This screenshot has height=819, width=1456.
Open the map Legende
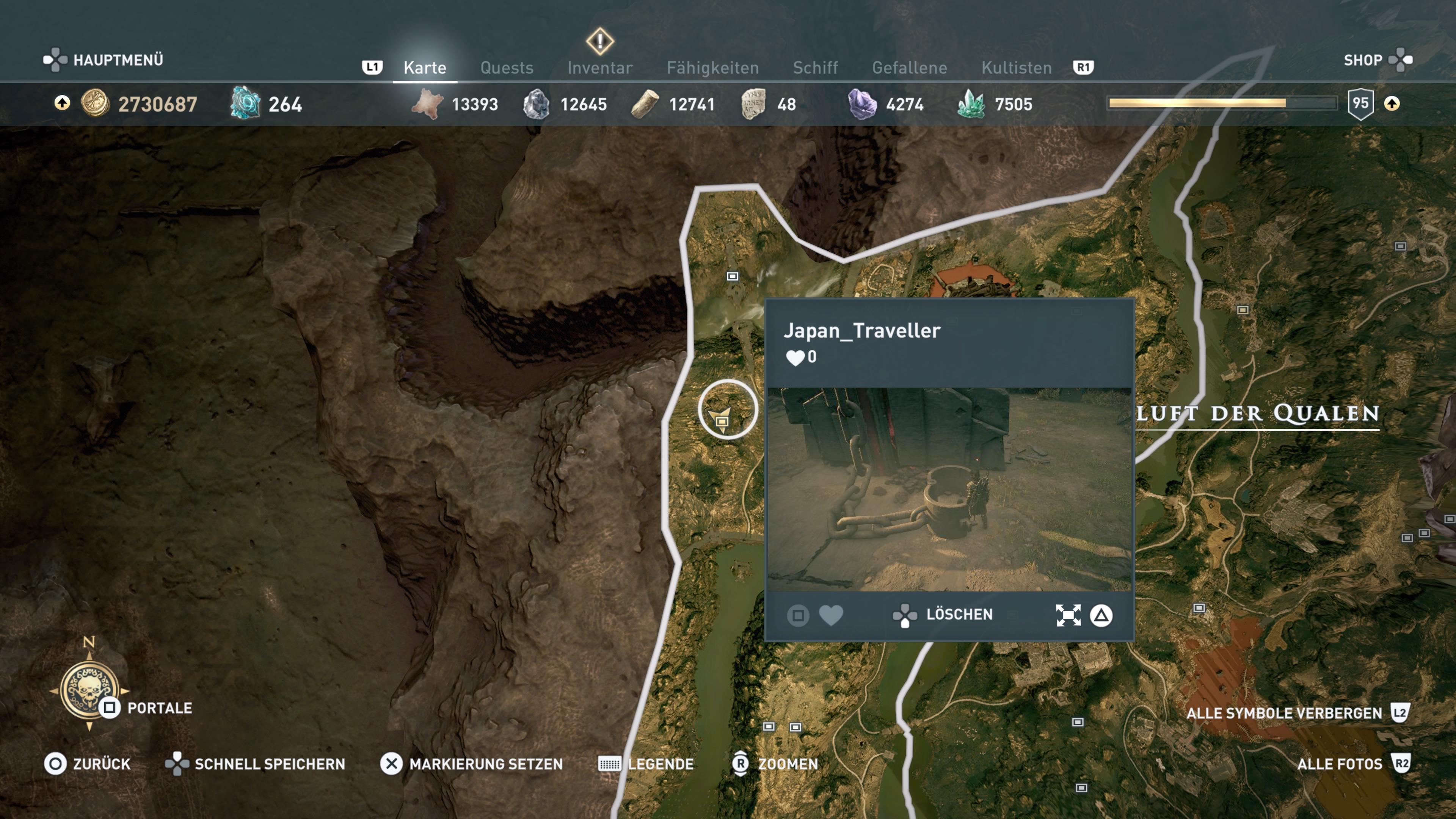tap(660, 764)
